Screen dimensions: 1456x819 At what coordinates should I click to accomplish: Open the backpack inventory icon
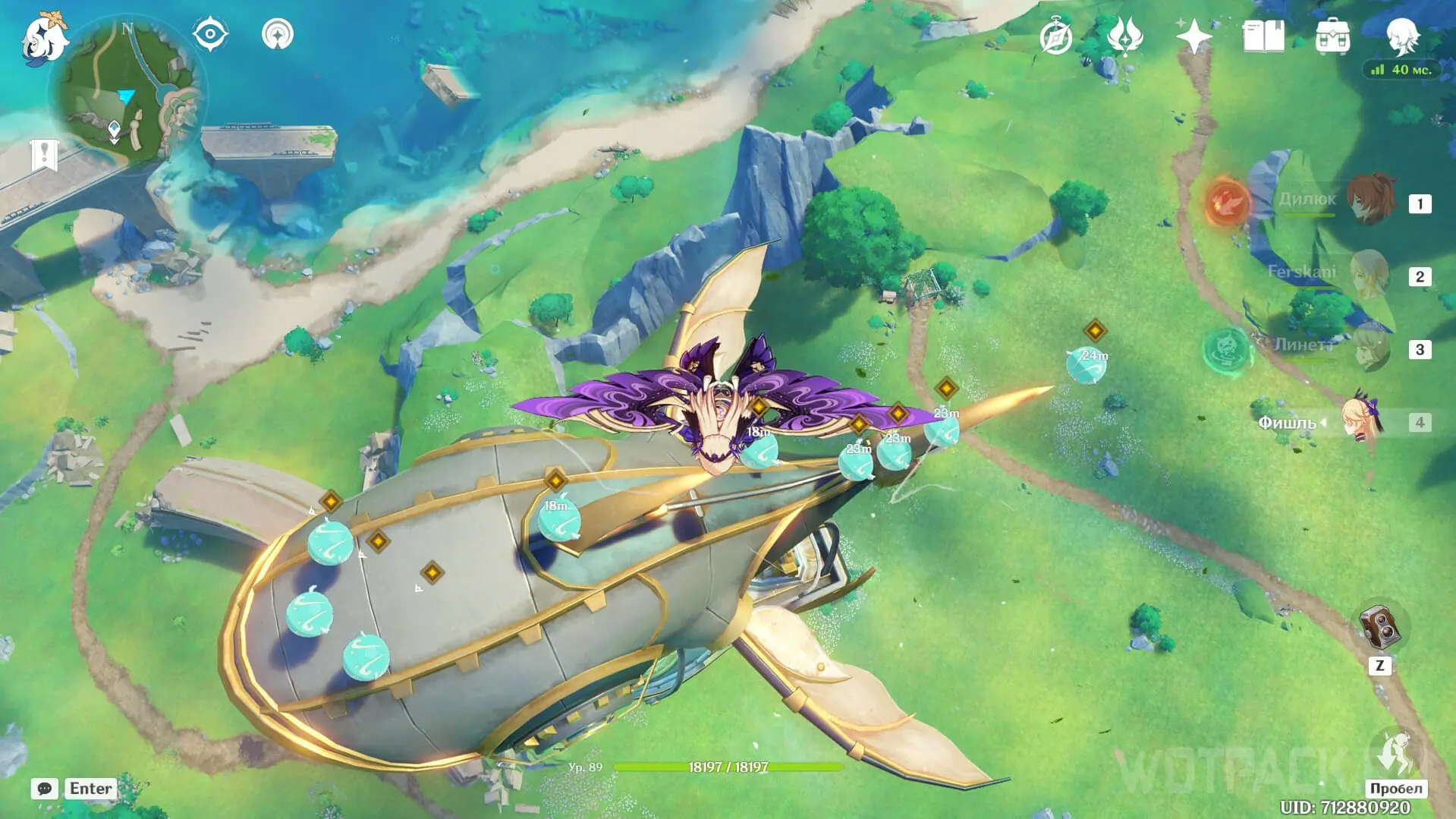click(1332, 36)
